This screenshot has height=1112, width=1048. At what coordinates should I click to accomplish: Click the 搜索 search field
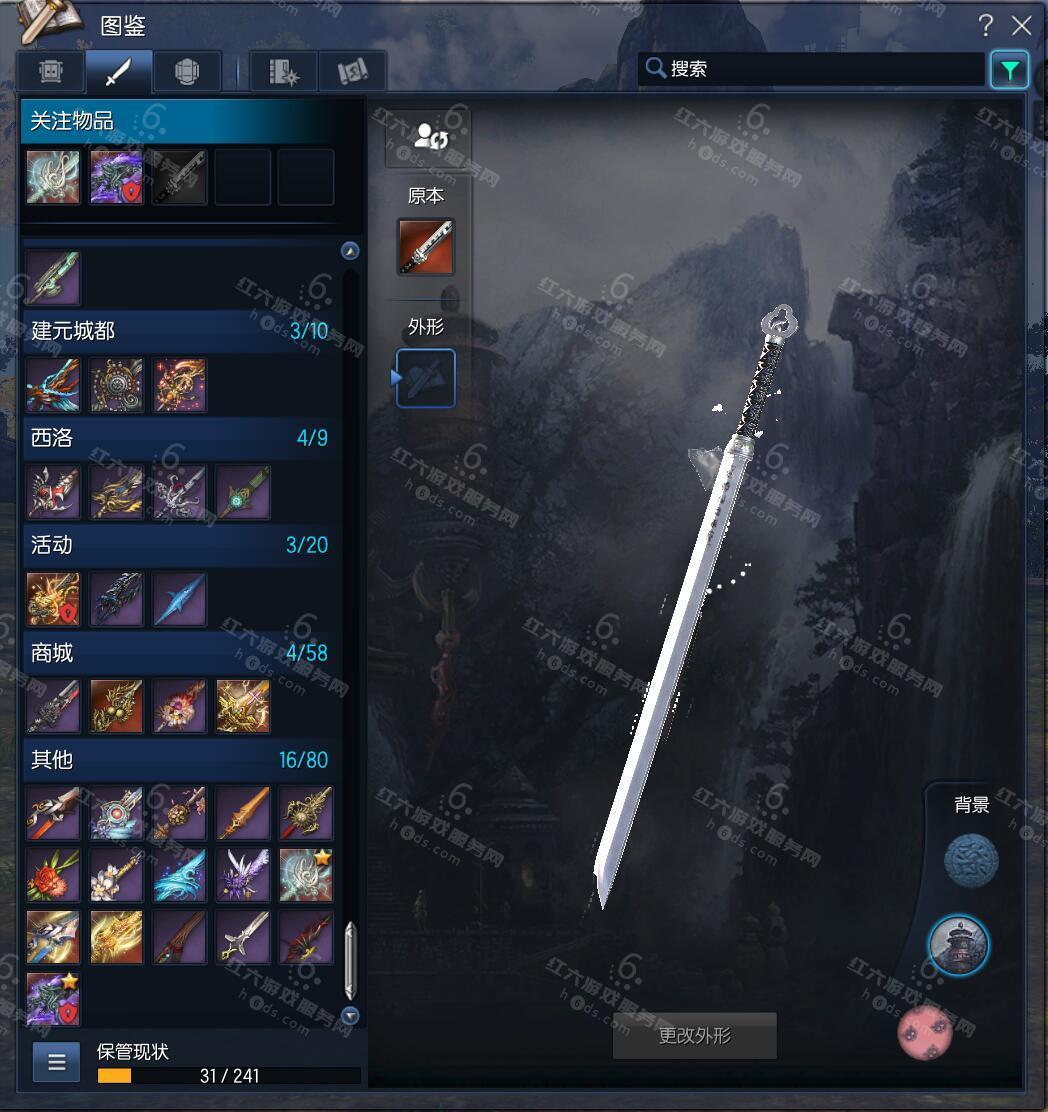pos(820,69)
